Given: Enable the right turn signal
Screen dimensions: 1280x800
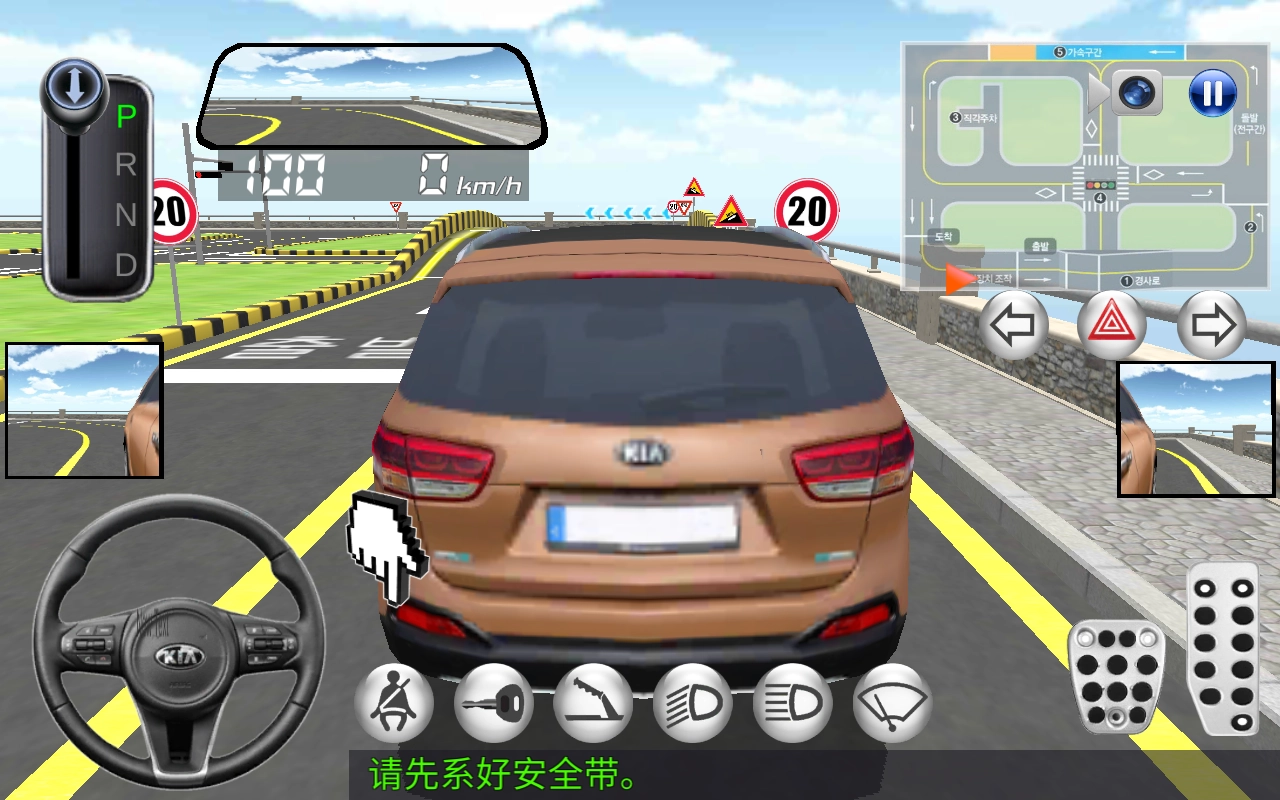Looking at the screenshot, I should click(1212, 323).
